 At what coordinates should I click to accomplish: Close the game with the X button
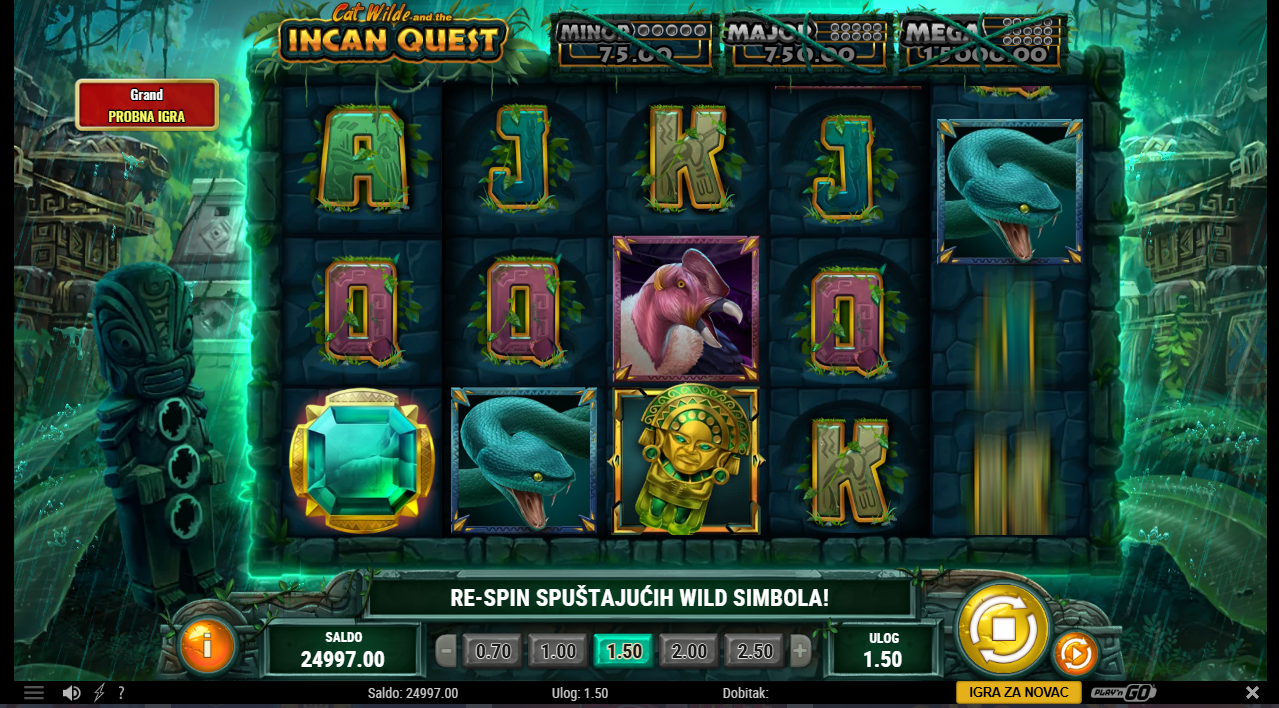click(x=1252, y=692)
